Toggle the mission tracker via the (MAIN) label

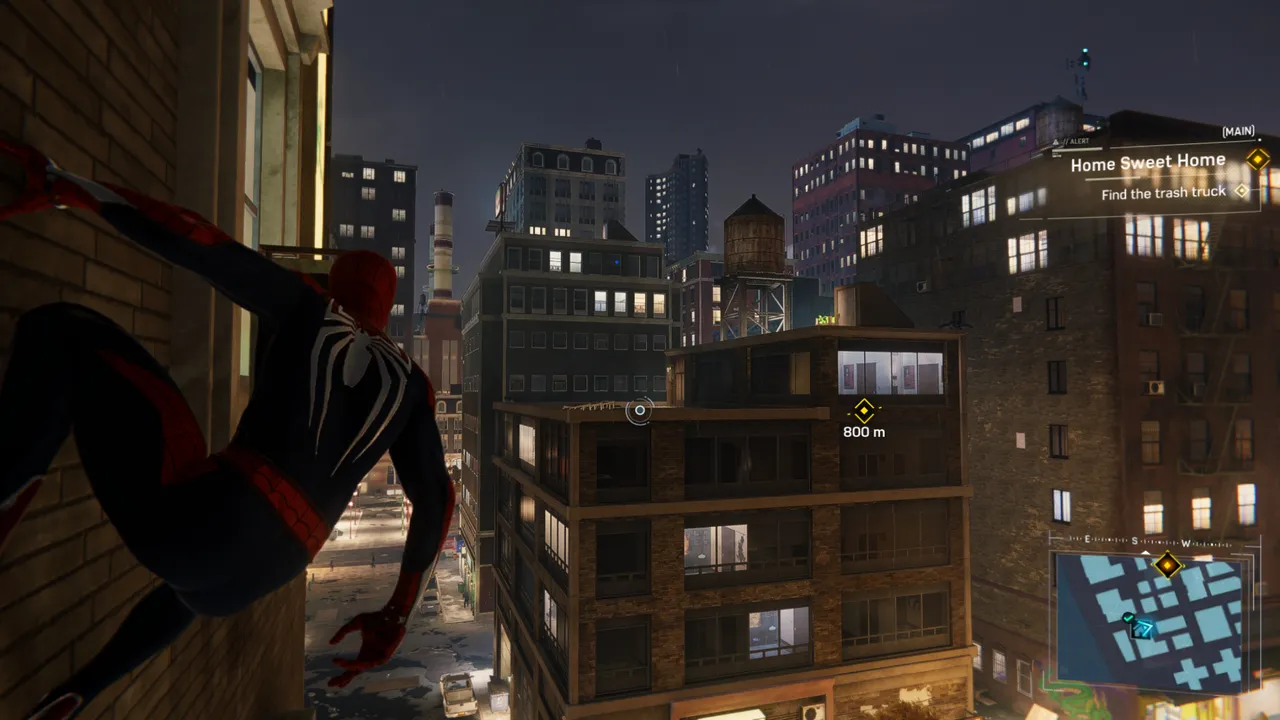1238,132
